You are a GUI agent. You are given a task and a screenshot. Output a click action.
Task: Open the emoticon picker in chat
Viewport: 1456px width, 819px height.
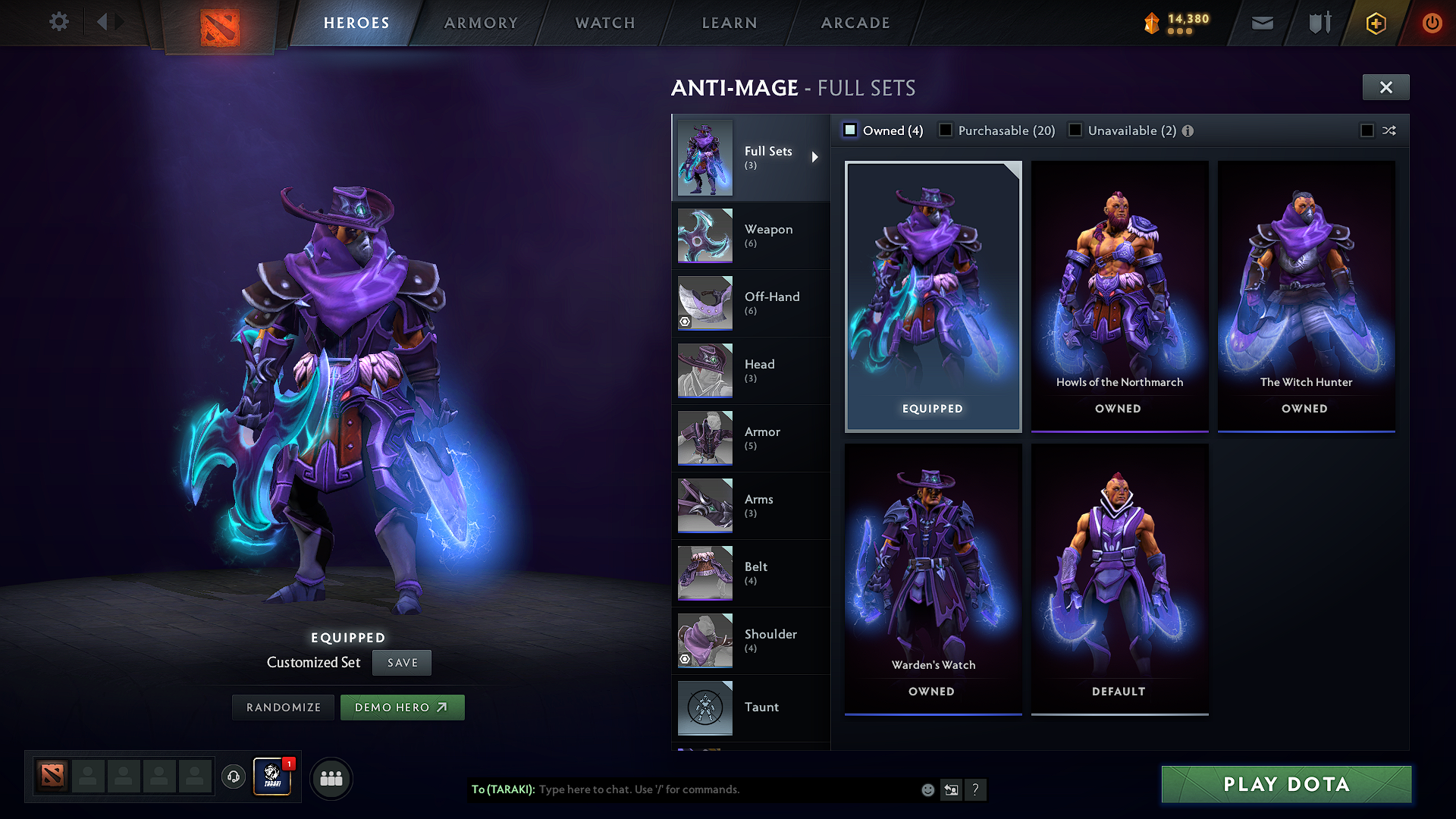pyautogui.click(x=927, y=789)
